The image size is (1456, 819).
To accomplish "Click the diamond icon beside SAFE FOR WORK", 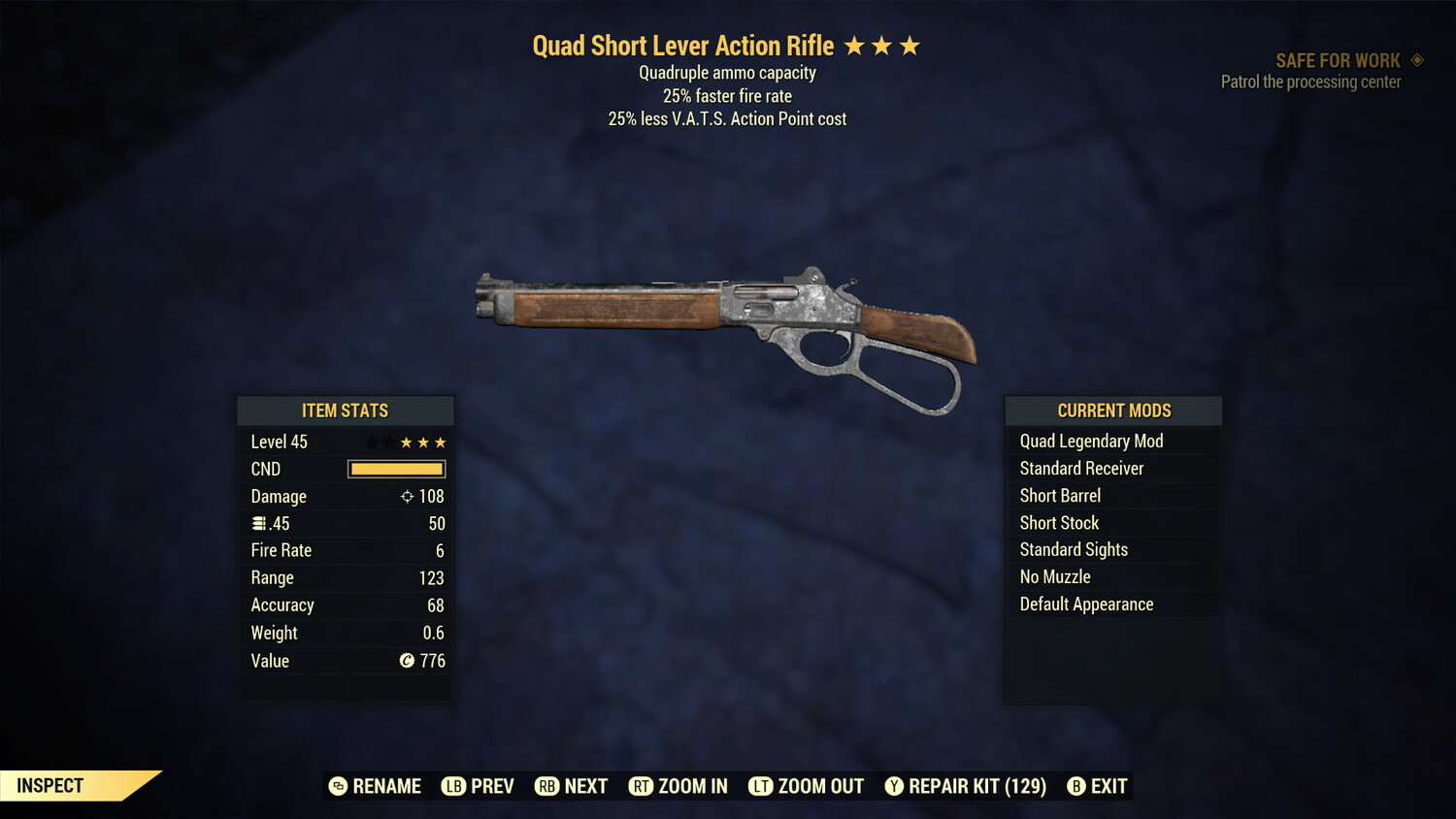I will pos(1416,59).
